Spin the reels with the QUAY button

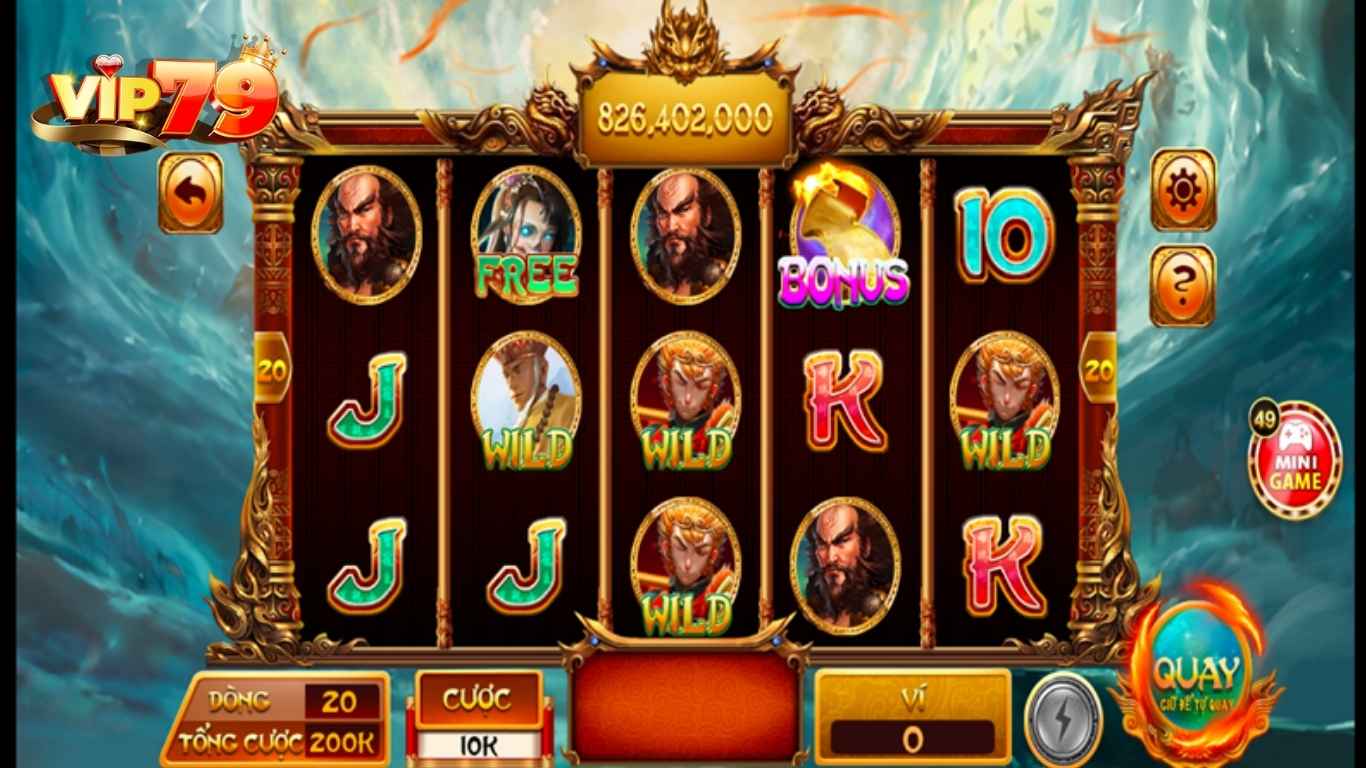[x=1196, y=679]
